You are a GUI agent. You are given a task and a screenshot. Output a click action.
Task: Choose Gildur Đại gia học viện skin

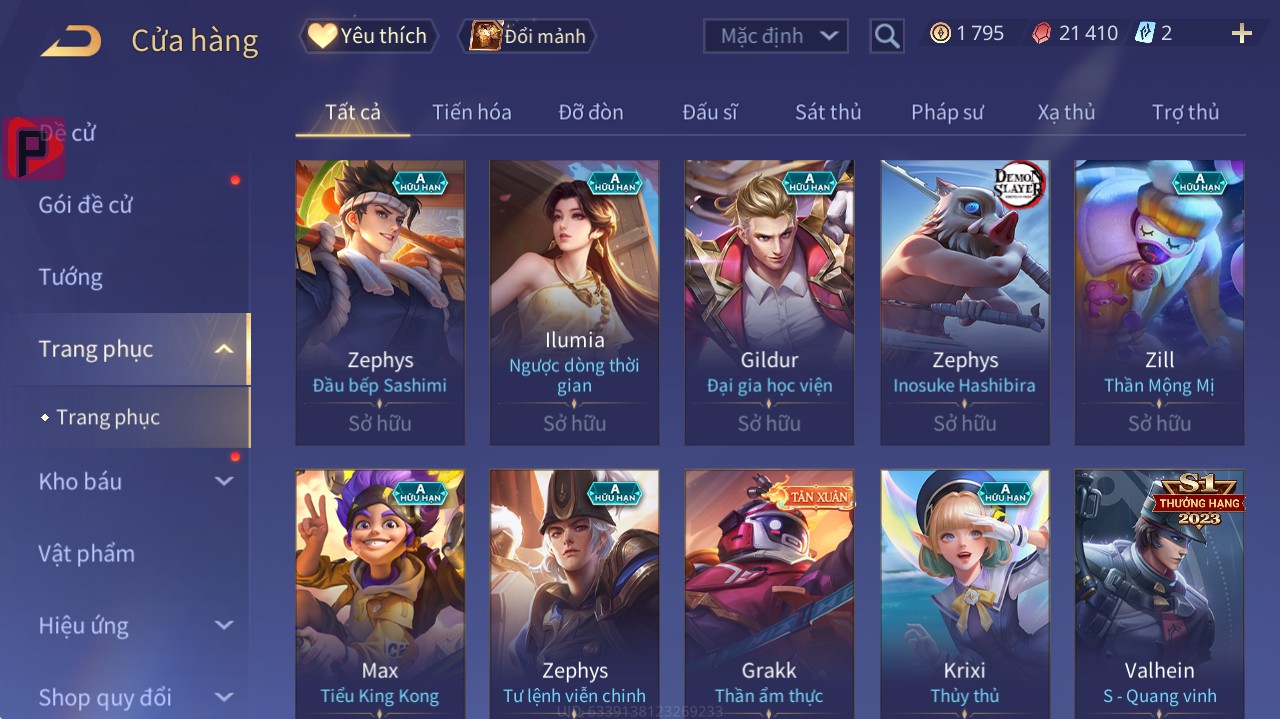pos(769,300)
